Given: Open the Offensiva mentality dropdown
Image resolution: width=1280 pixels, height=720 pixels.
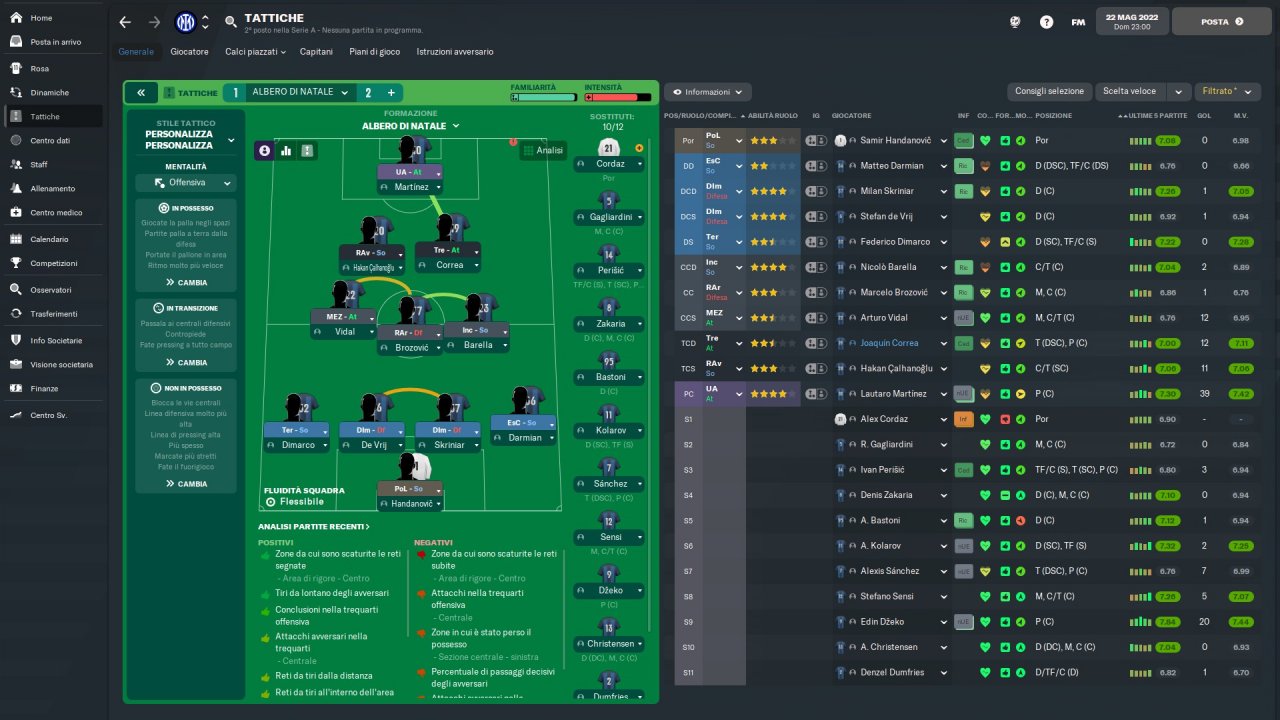Looking at the screenshot, I should 186,183.
